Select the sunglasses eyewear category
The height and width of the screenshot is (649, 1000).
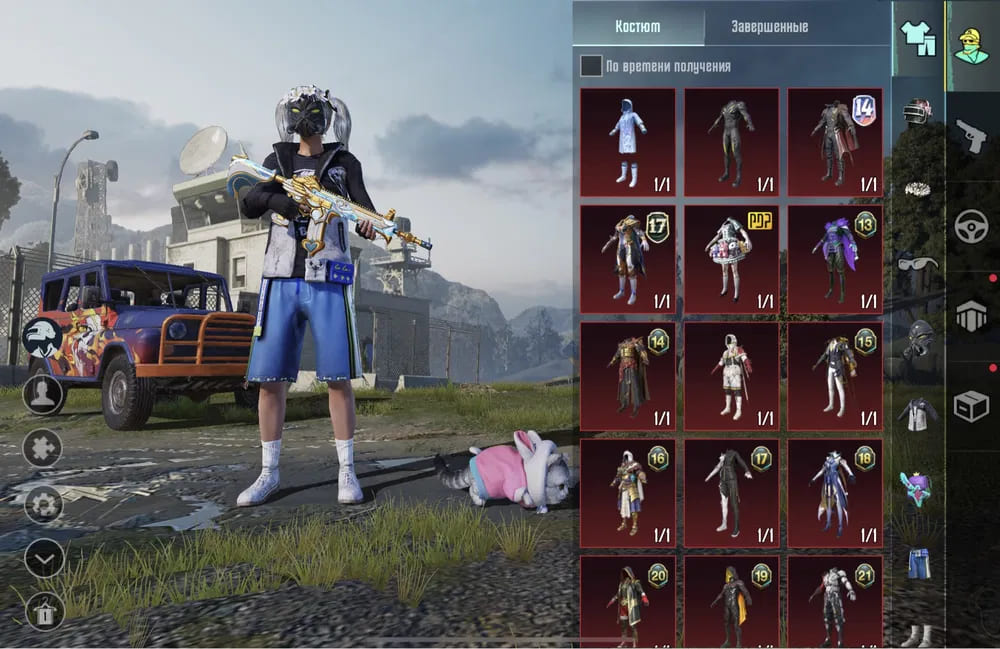tap(917, 263)
